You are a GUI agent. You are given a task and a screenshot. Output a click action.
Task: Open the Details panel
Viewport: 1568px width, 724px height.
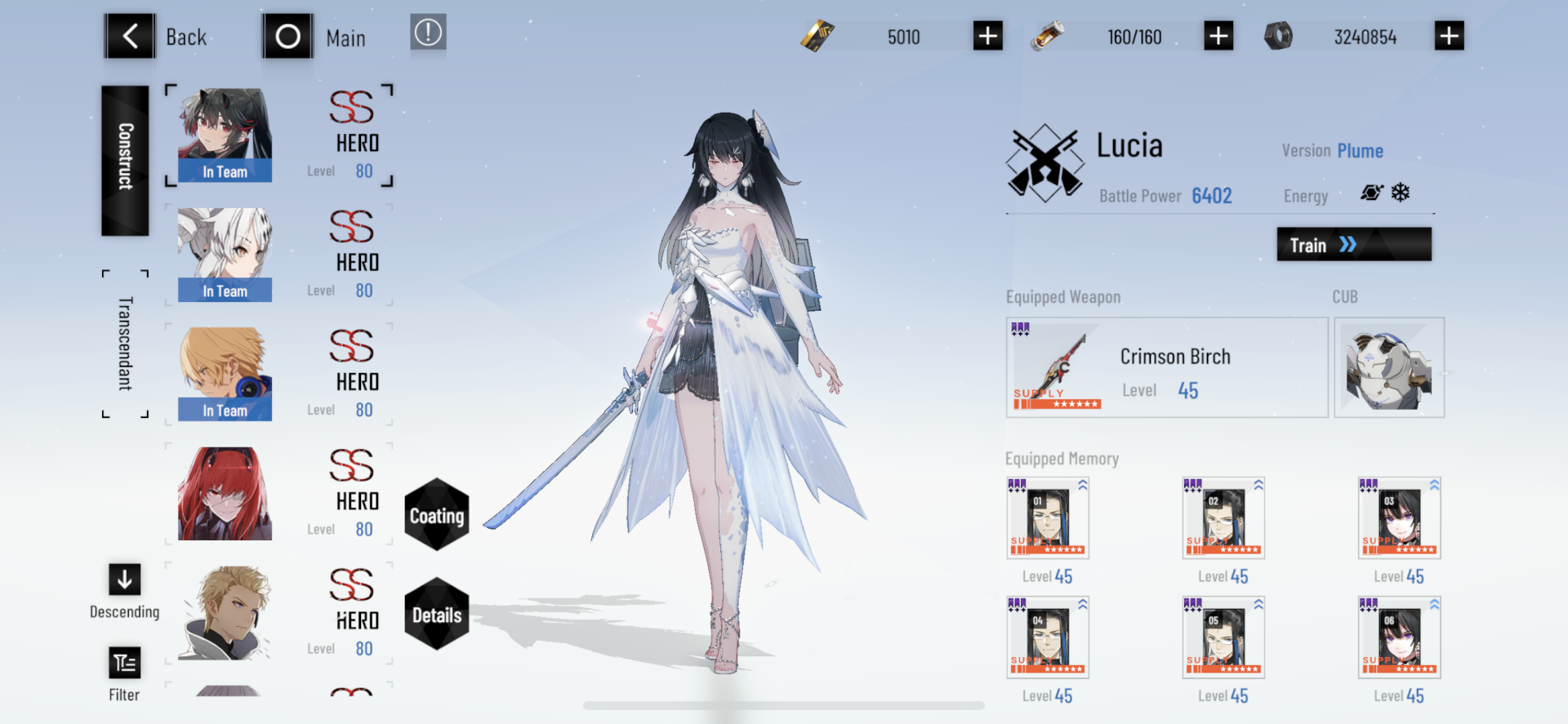(x=437, y=616)
